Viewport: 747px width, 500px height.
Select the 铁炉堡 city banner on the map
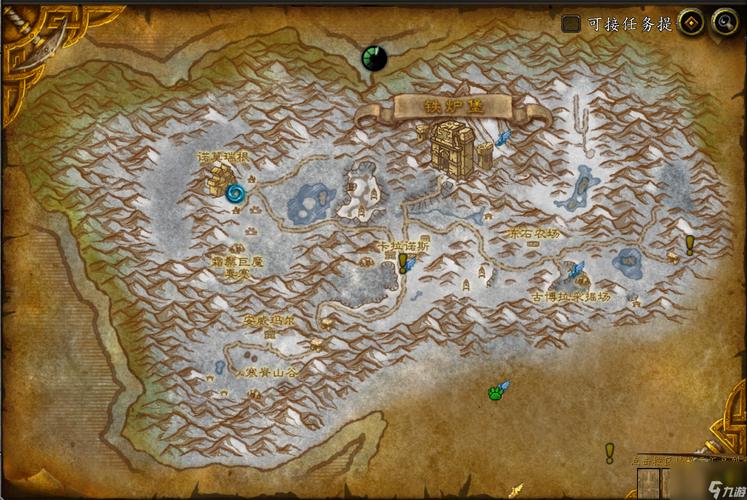452,105
